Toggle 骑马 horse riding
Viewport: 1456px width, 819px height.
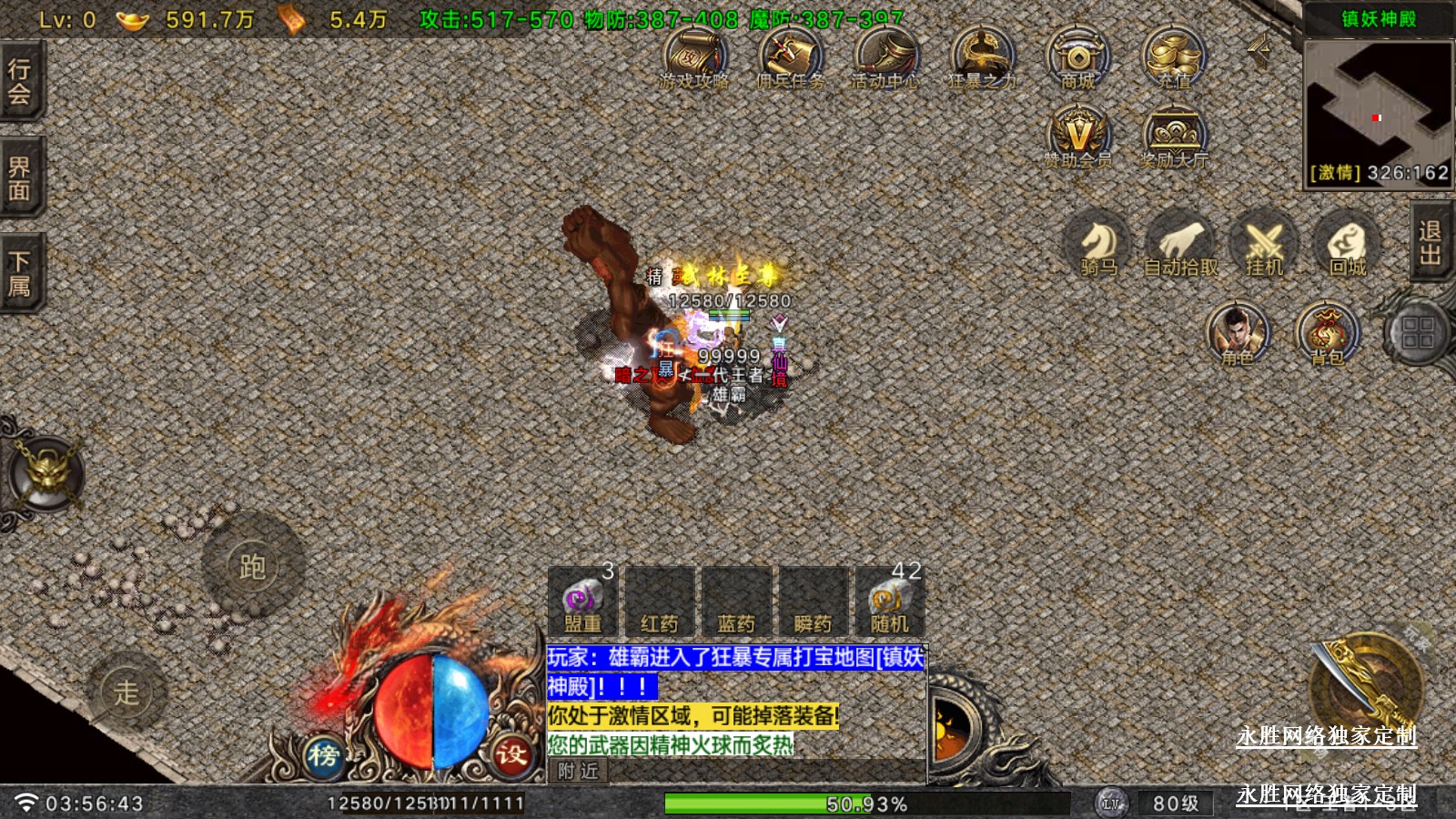click(1098, 244)
